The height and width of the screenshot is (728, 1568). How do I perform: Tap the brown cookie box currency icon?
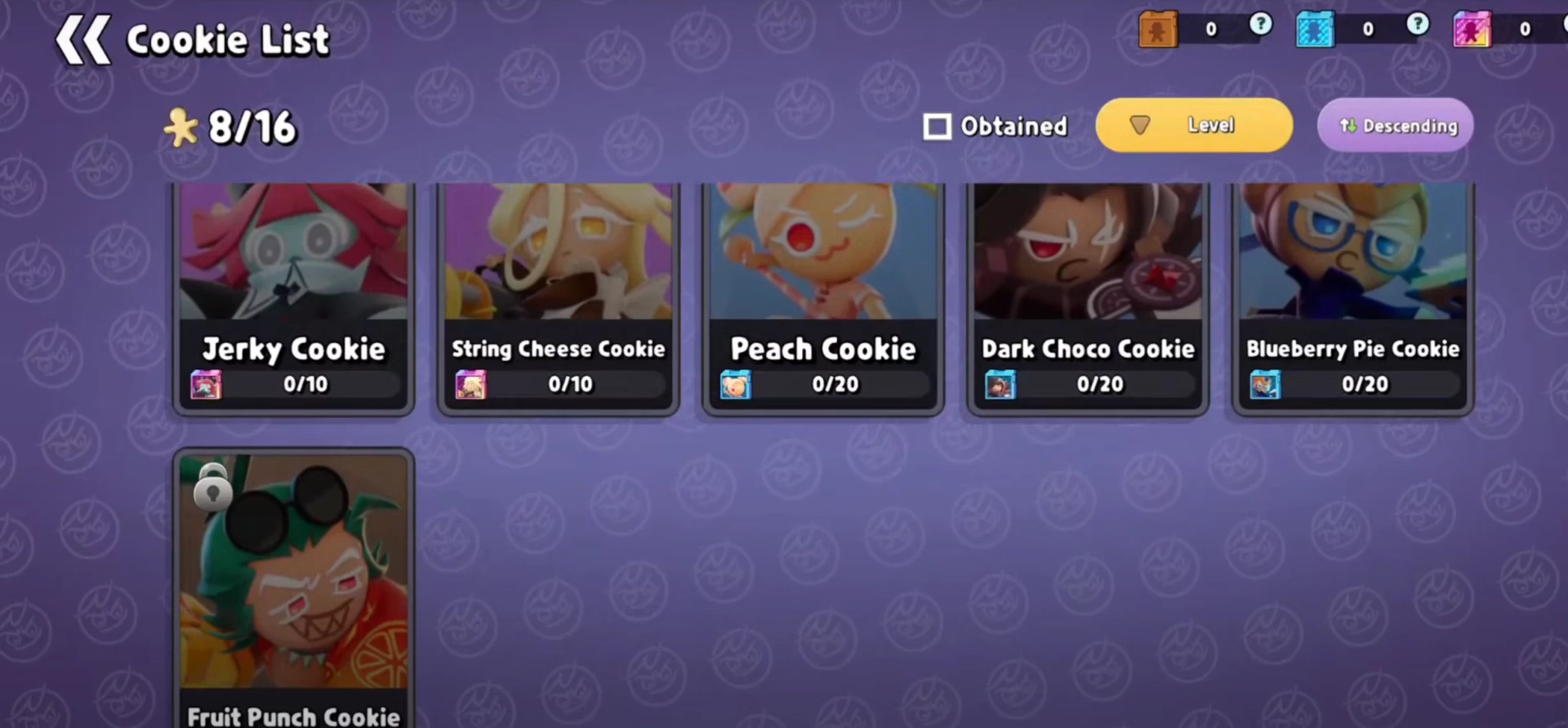click(1158, 29)
